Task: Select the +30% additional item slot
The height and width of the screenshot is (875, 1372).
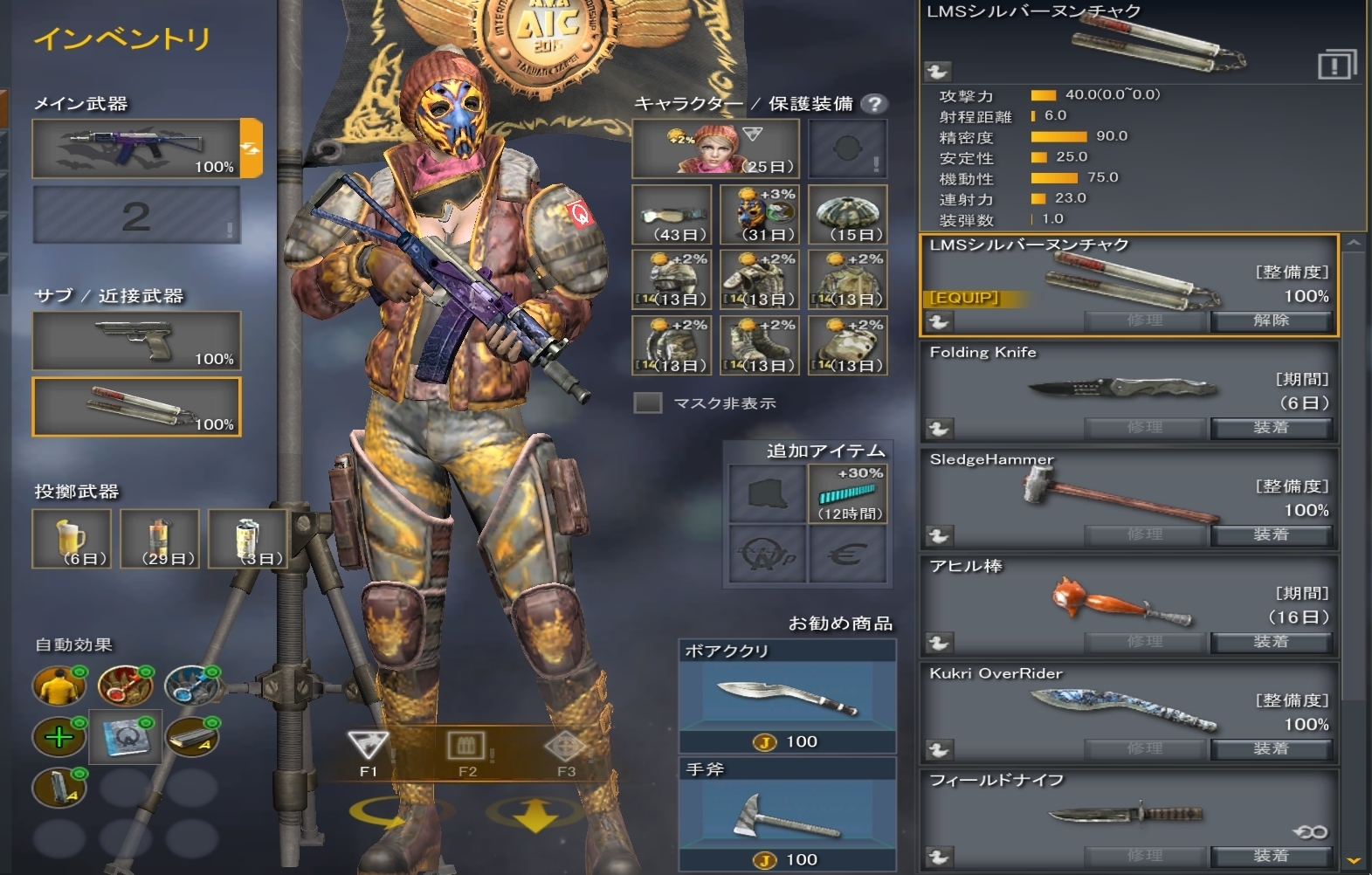Action: [x=848, y=493]
